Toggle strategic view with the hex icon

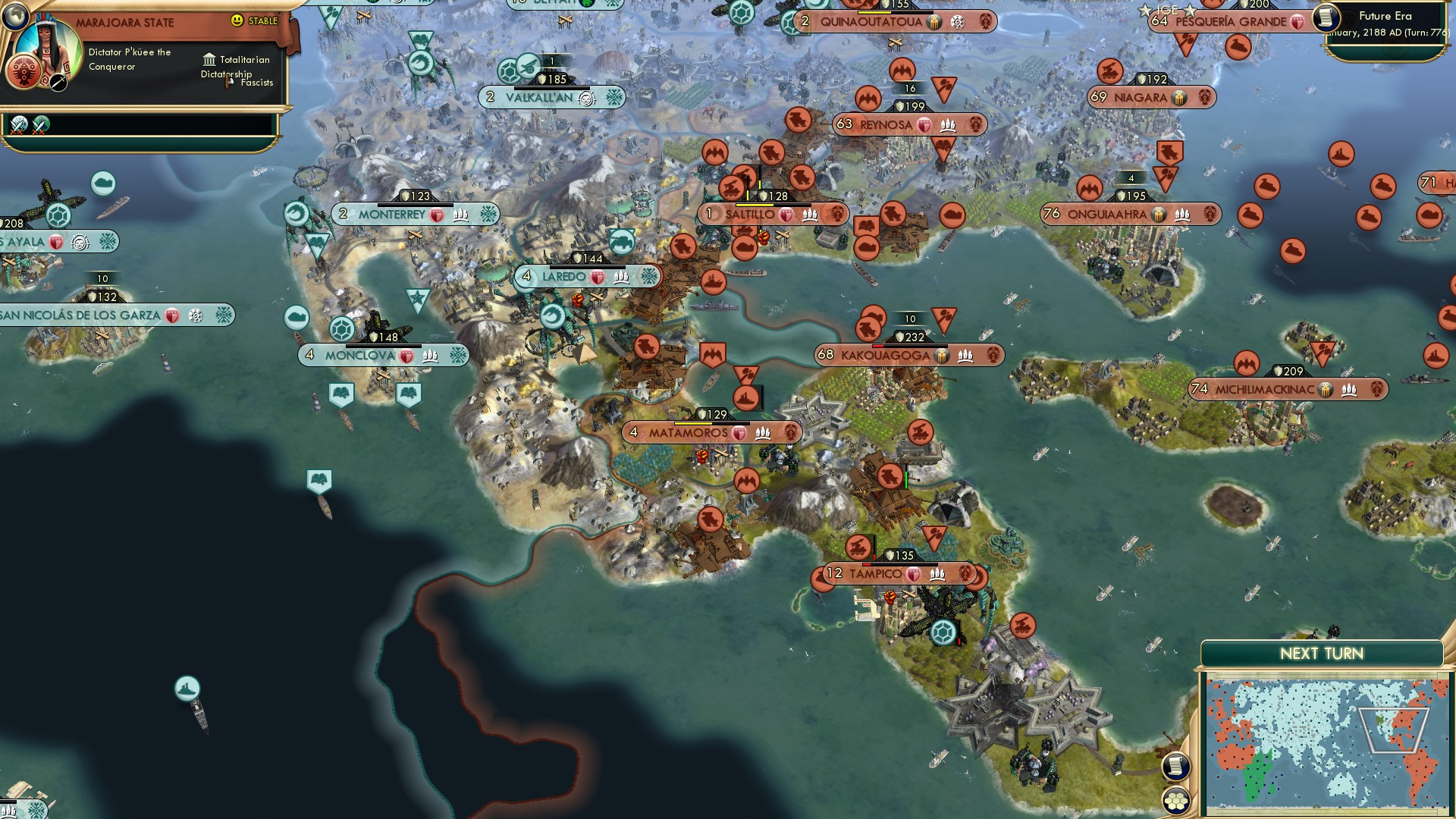point(1175,799)
